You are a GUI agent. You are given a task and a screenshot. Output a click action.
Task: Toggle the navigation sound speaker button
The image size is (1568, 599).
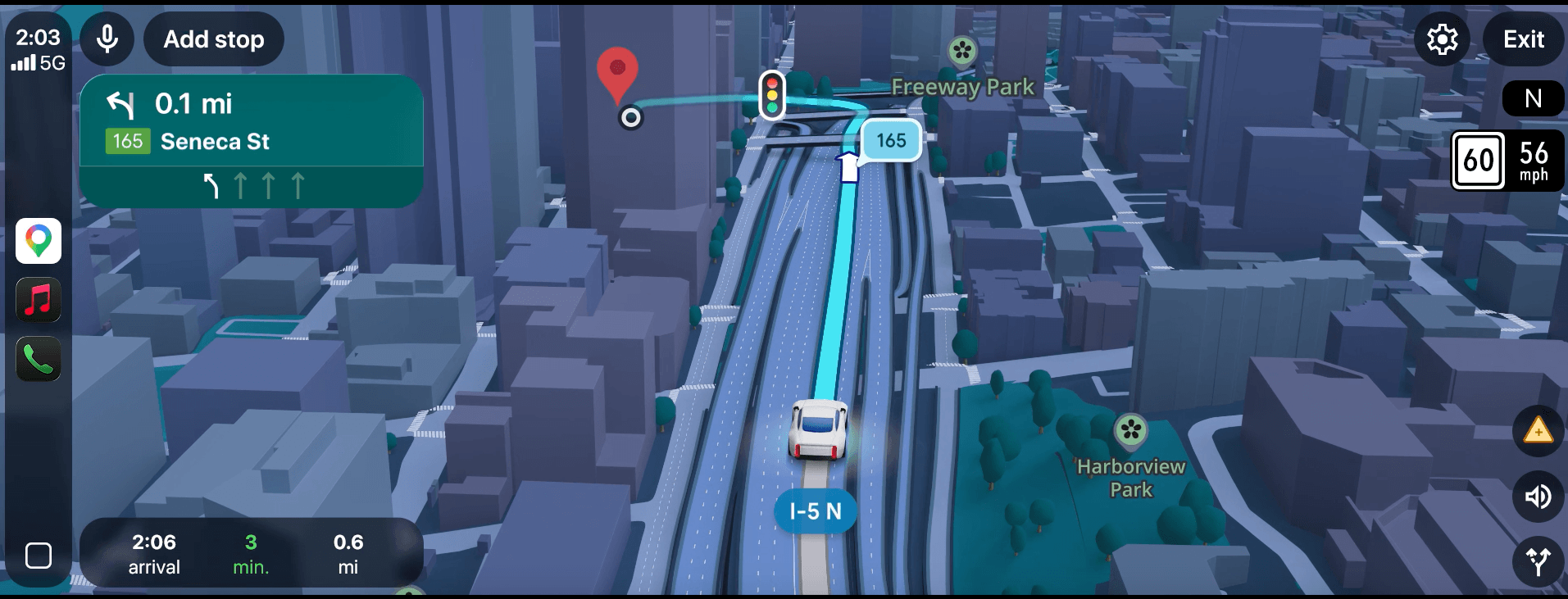click(1538, 497)
